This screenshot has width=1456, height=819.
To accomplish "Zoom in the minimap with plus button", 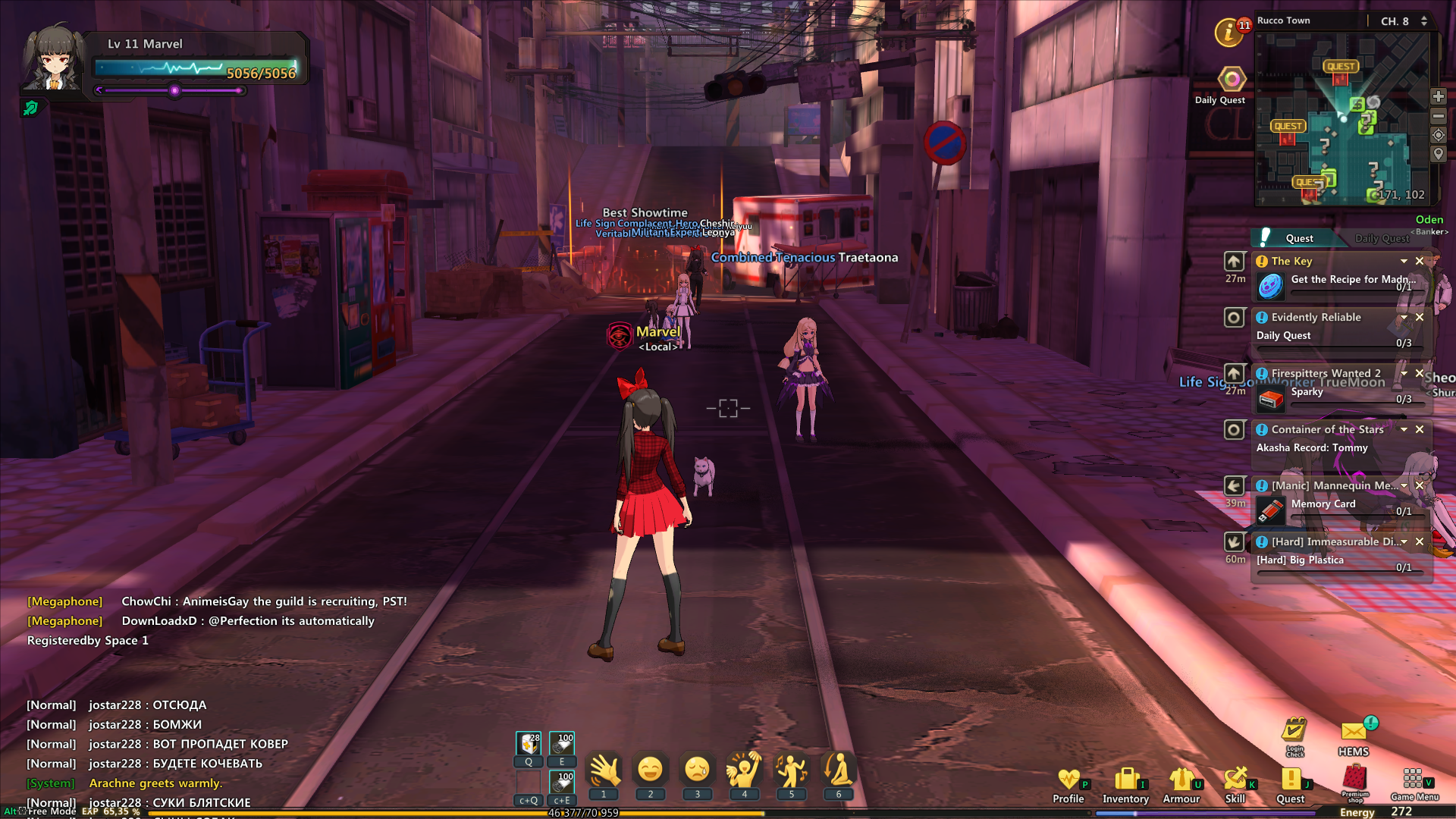I will point(1439,96).
